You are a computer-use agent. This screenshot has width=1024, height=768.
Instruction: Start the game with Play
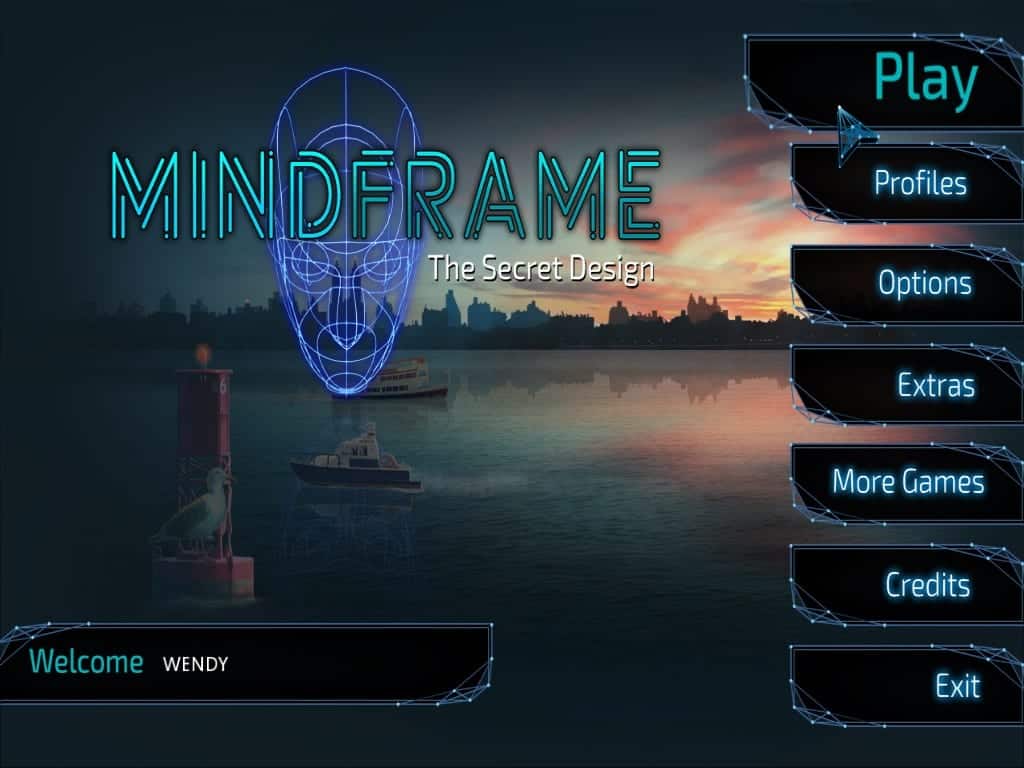point(924,80)
